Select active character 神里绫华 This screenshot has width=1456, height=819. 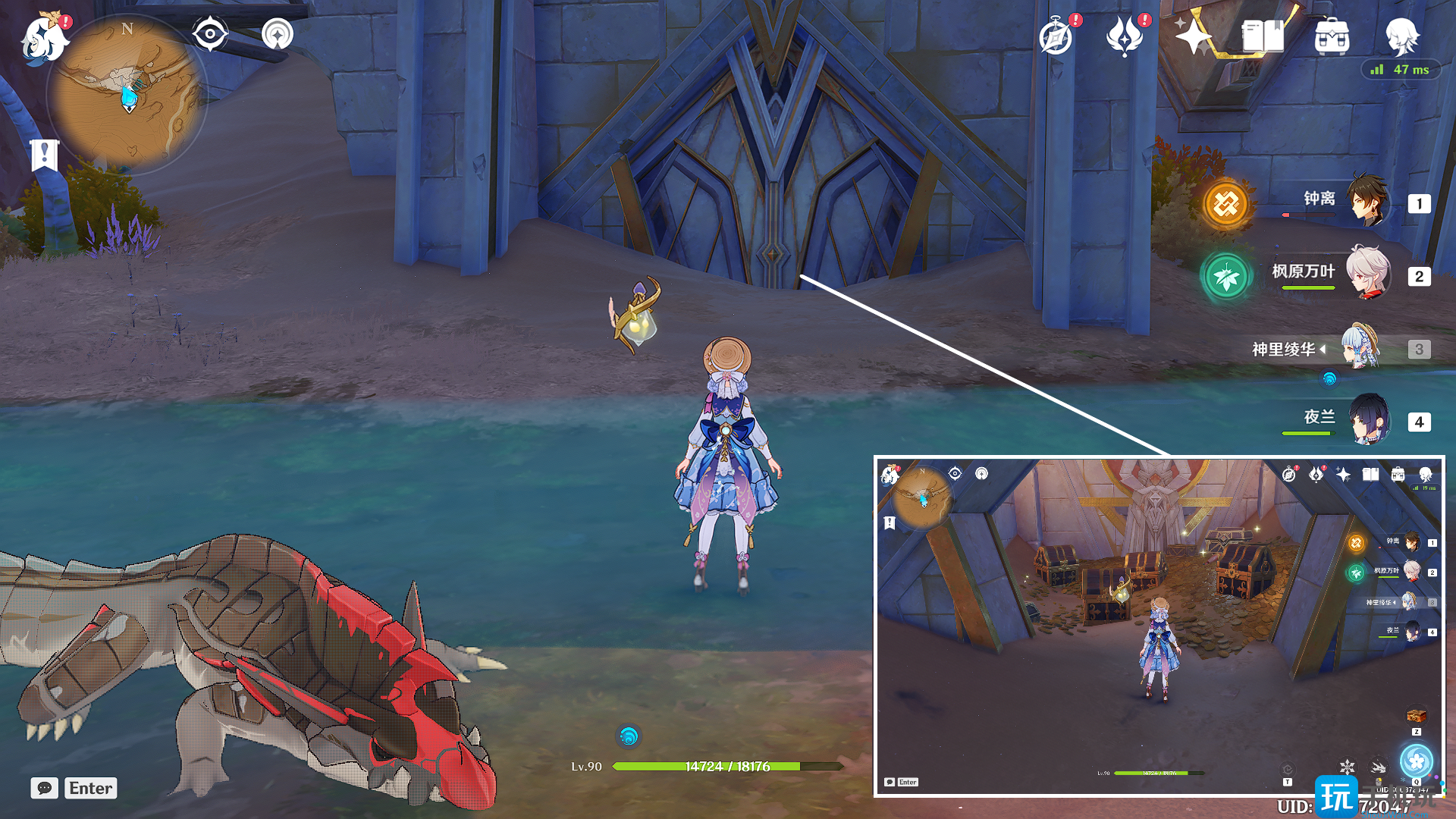point(1360,348)
